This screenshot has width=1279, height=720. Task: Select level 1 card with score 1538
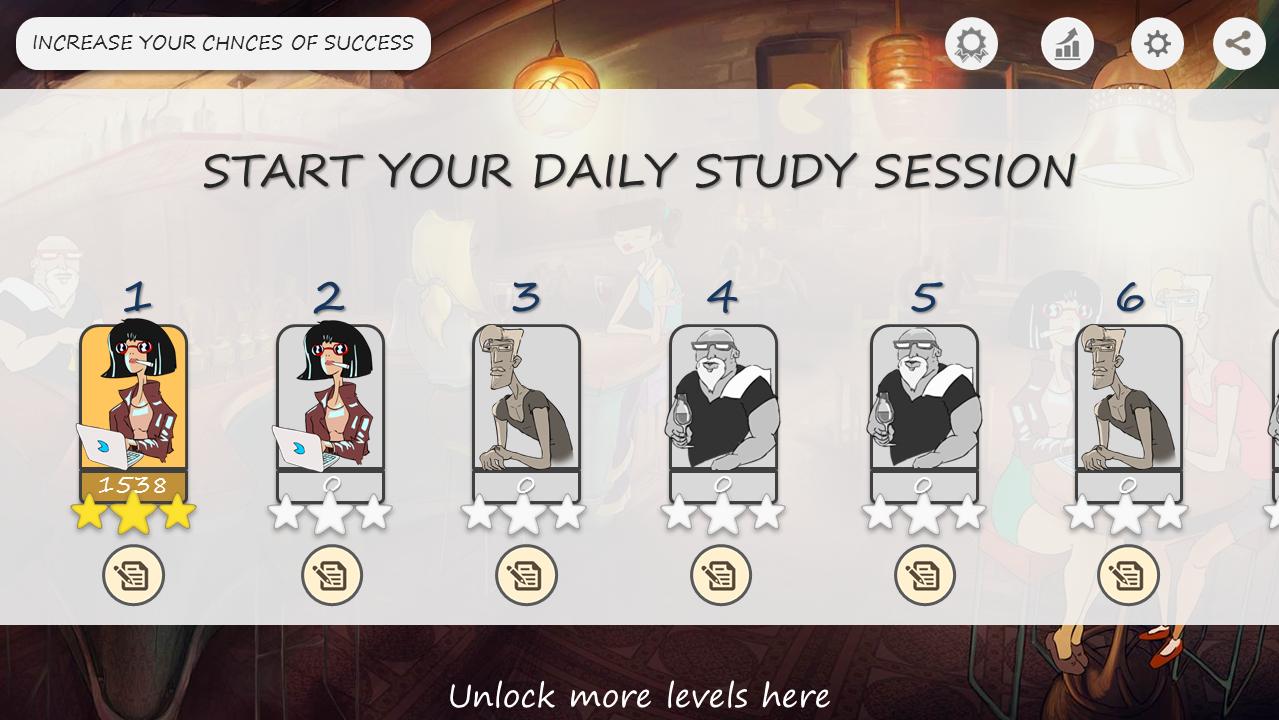tap(133, 410)
